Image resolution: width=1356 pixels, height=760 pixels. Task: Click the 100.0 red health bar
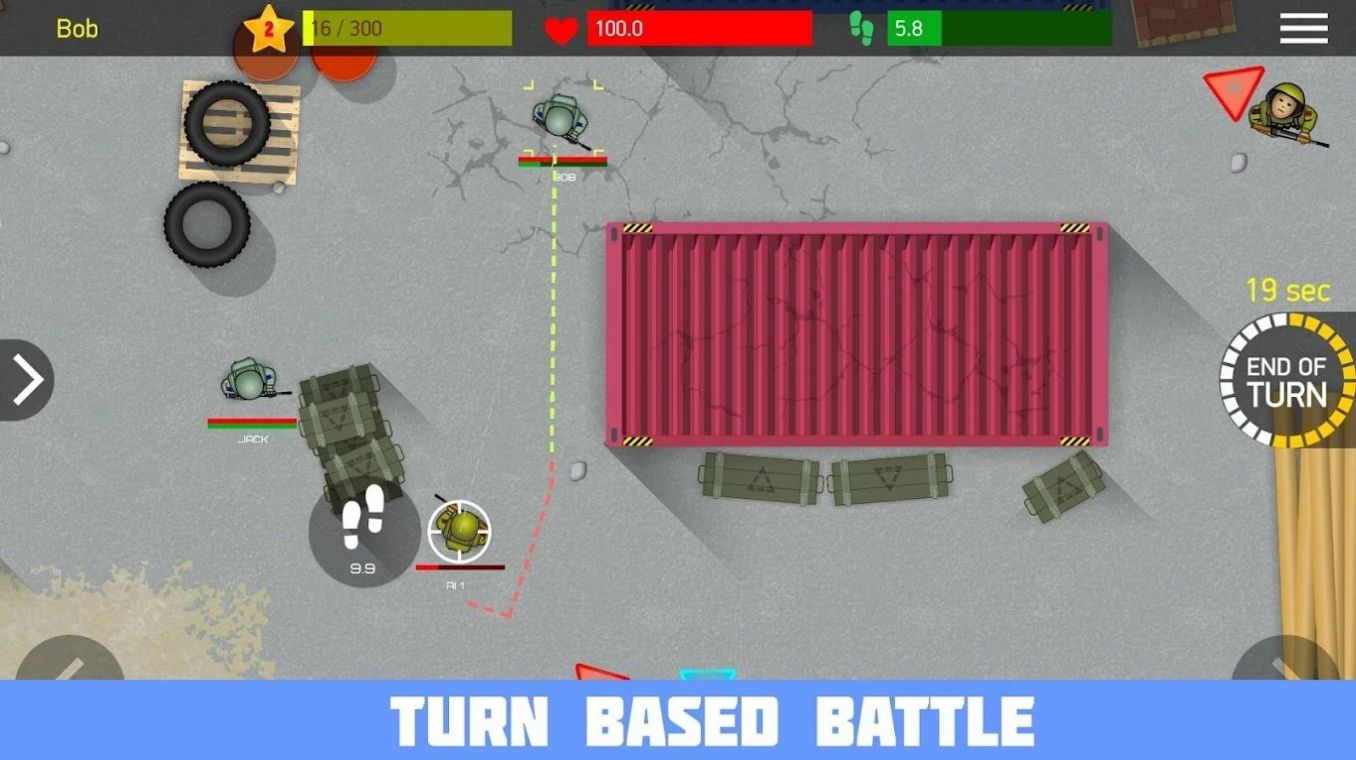(x=700, y=28)
